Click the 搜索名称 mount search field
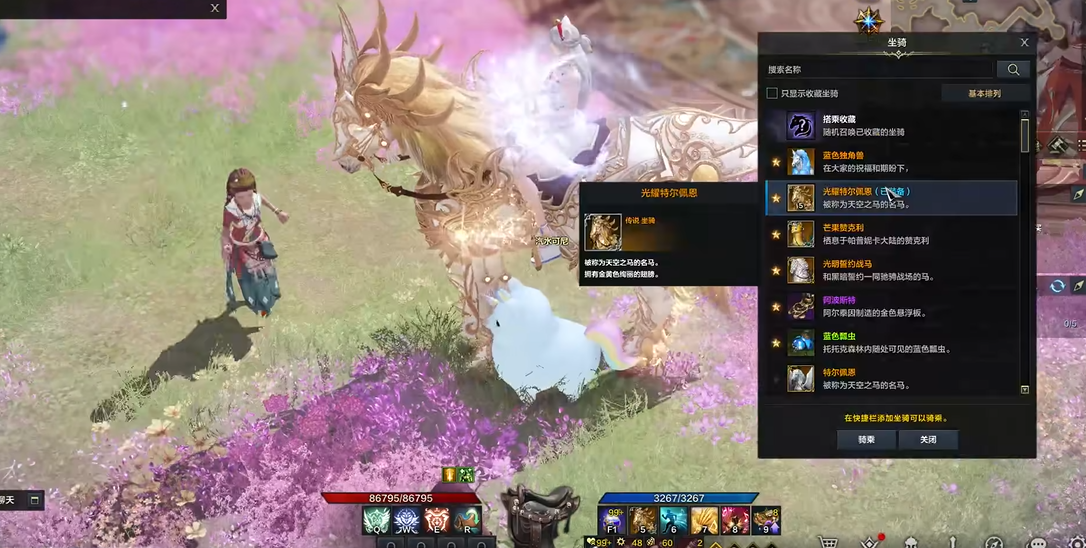 pyautogui.click(x=879, y=70)
